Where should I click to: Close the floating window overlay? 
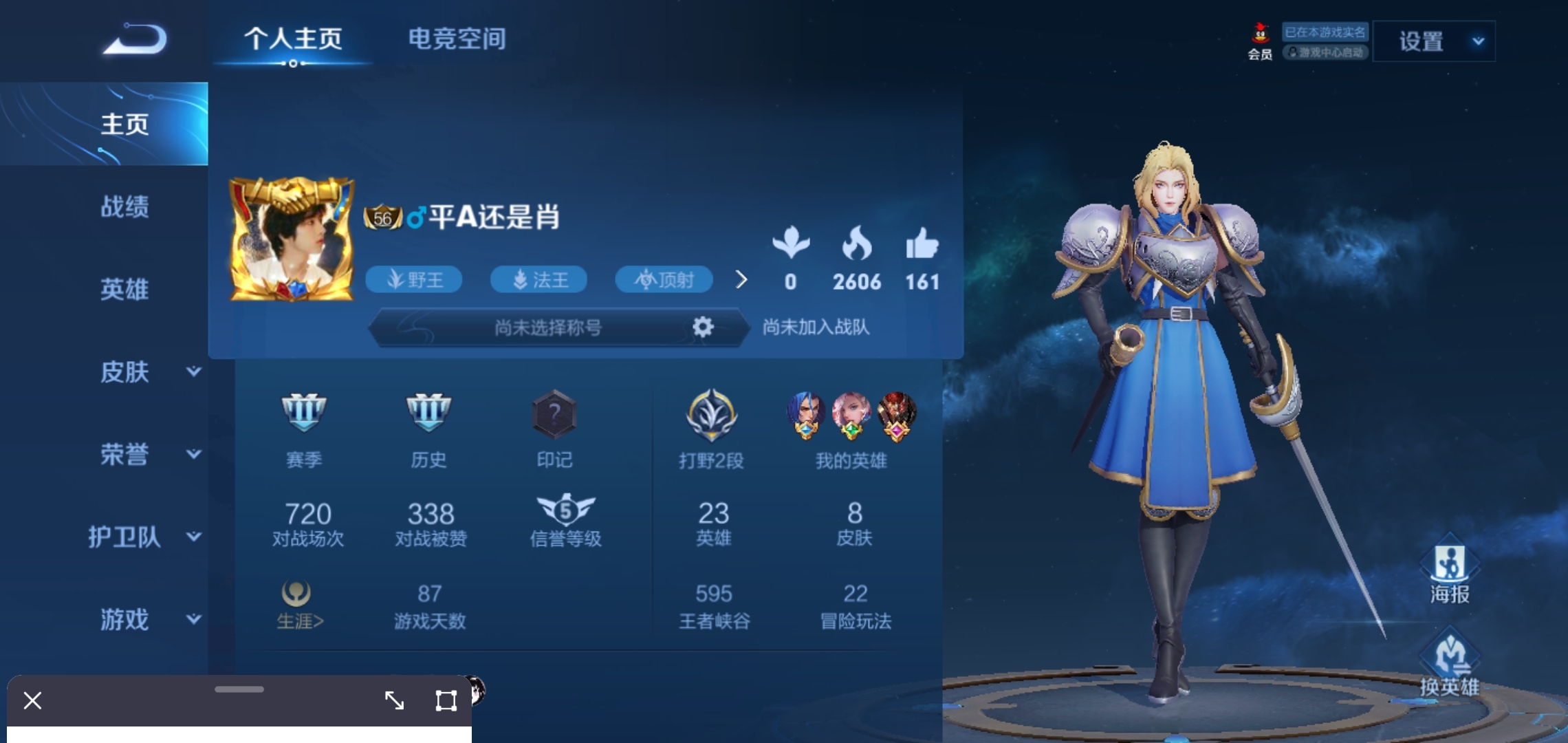click(x=32, y=700)
